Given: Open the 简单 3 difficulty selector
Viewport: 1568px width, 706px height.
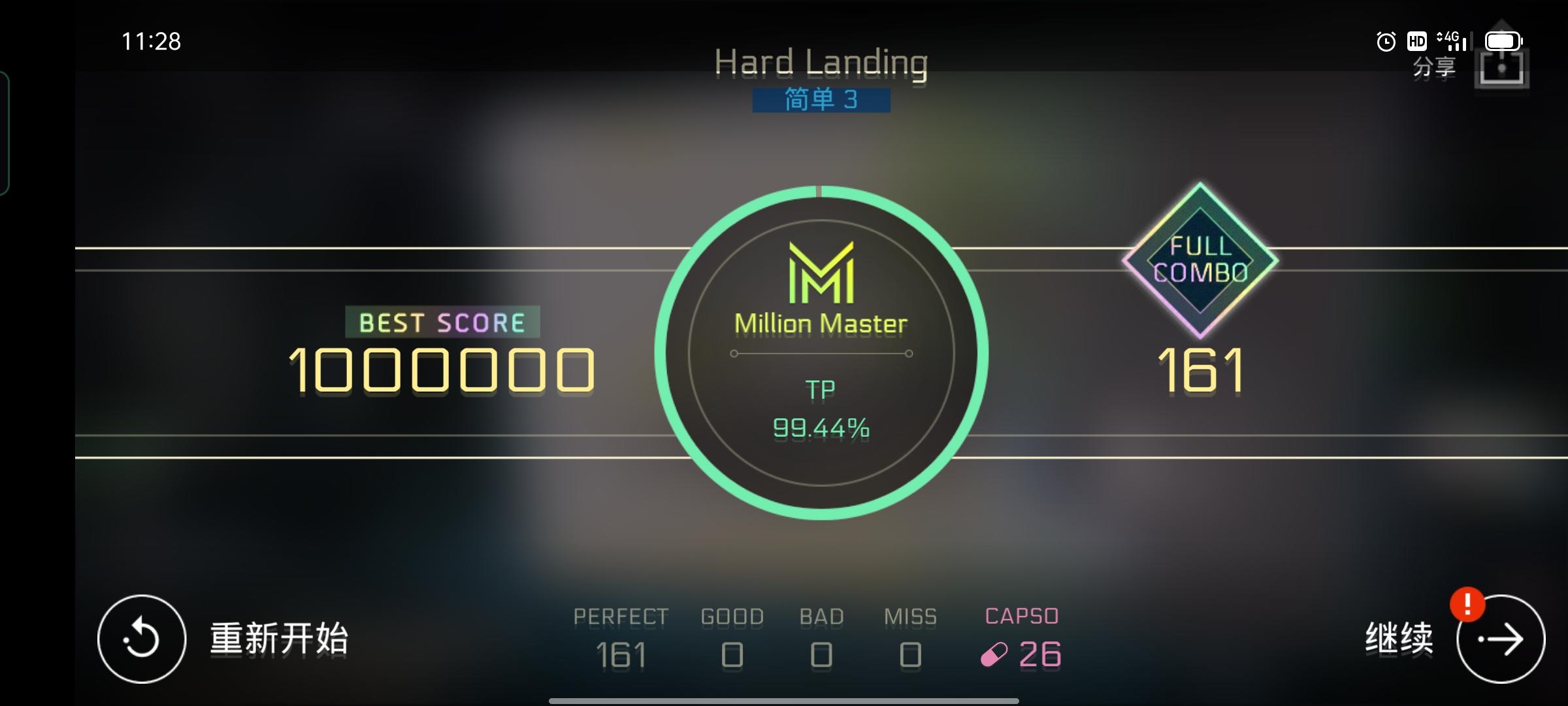Looking at the screenshot, I should click(820, 101).
